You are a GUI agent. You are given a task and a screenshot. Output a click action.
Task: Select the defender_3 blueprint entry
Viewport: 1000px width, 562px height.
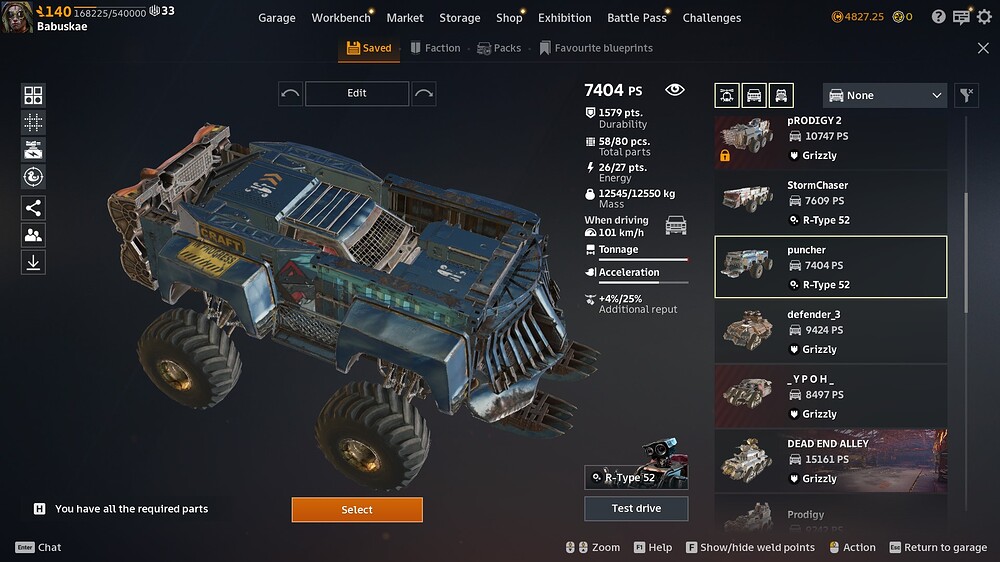(830, 331)
